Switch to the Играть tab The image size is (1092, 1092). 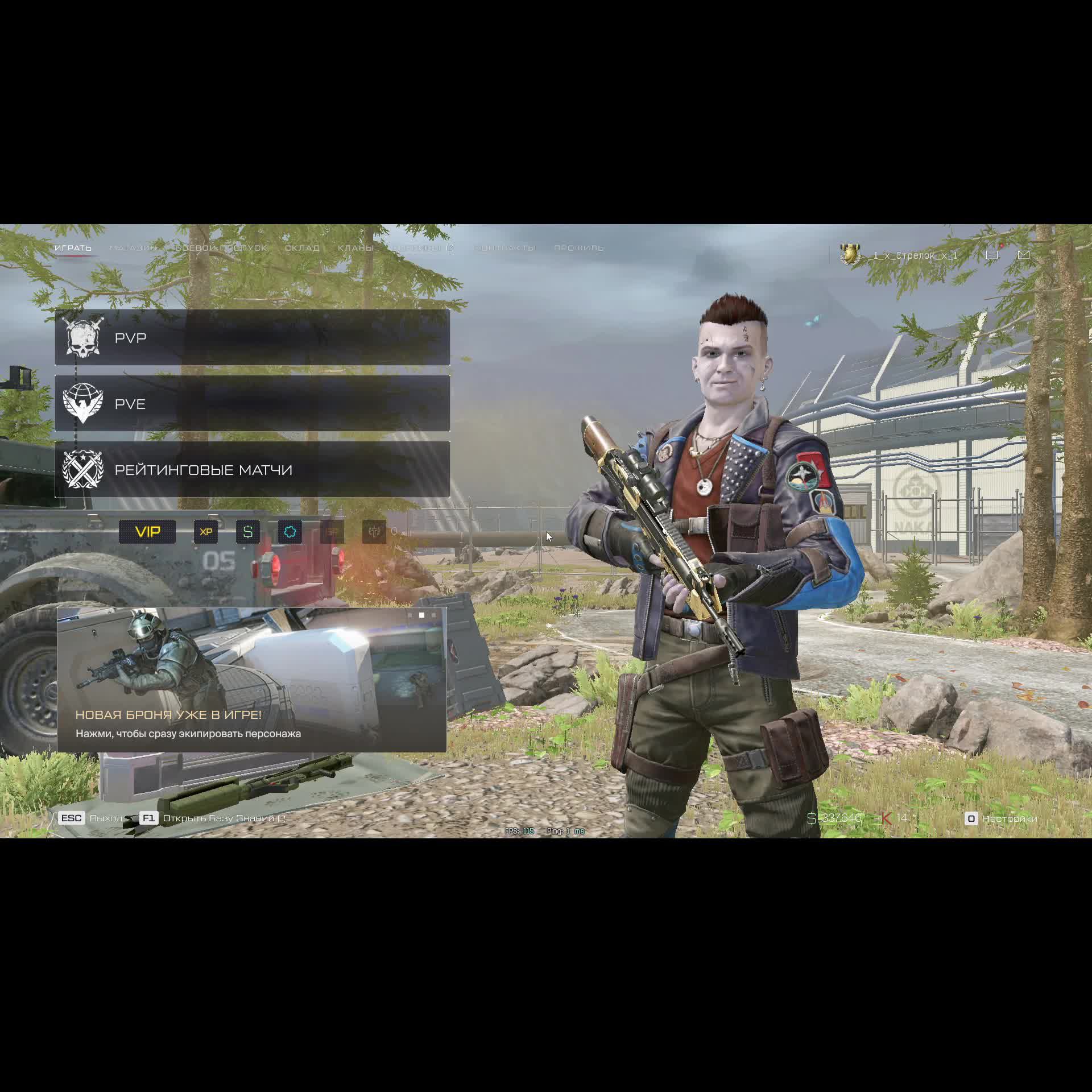tap(73, 248)
